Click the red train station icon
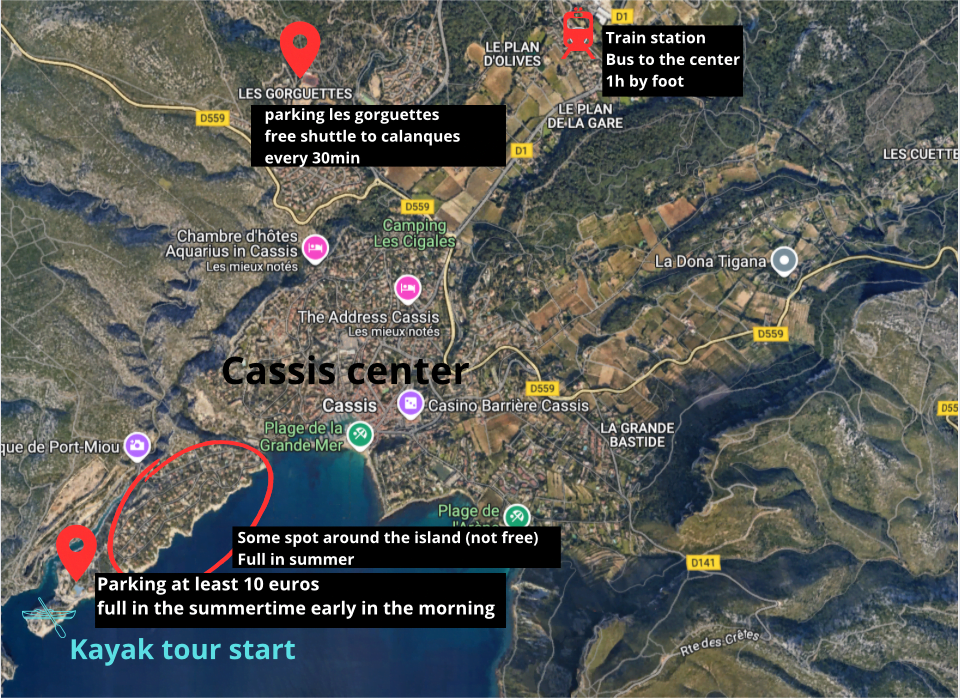960x698 pixels. 577,34
